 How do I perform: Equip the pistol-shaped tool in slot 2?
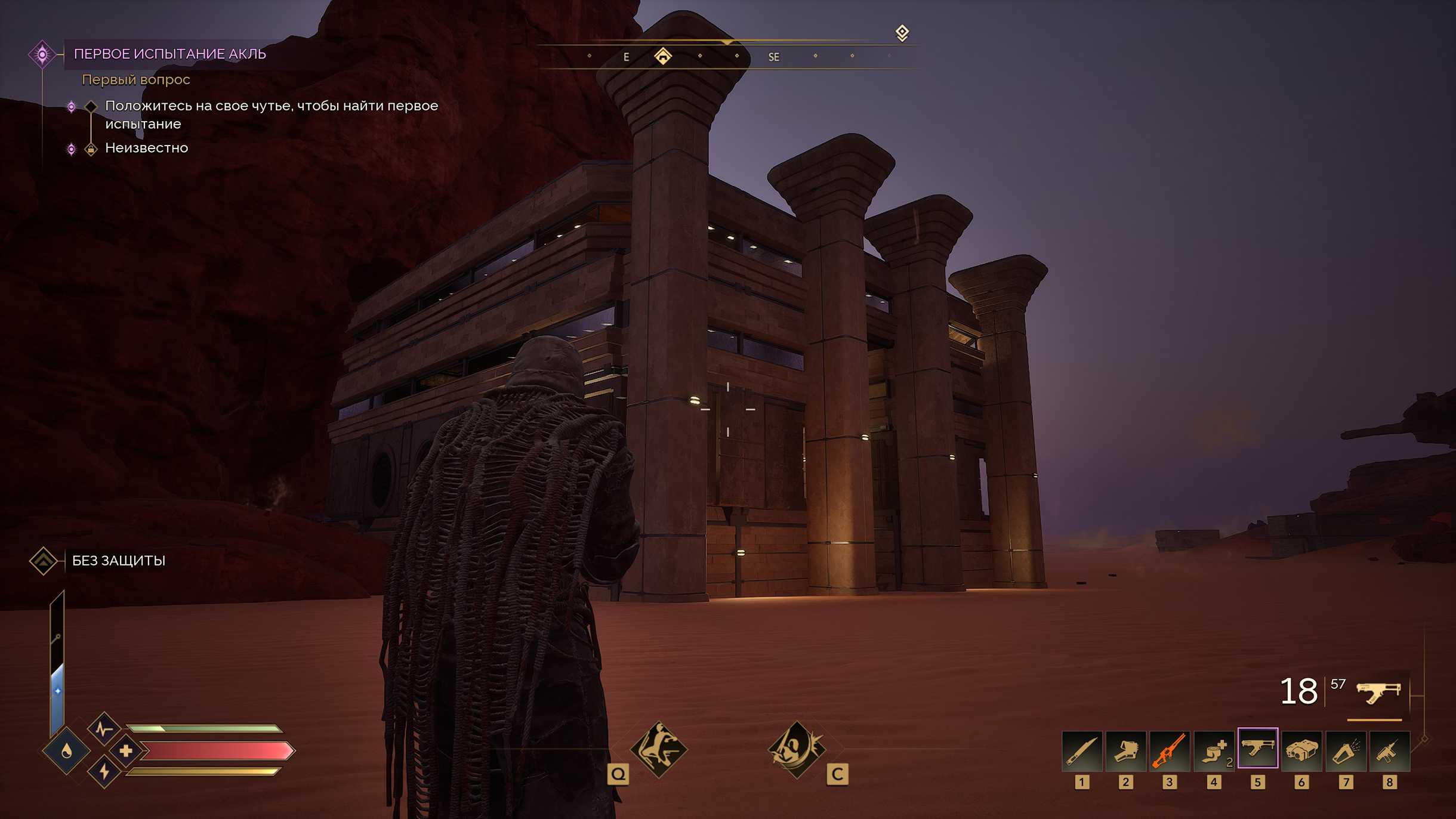point(1125,749)
